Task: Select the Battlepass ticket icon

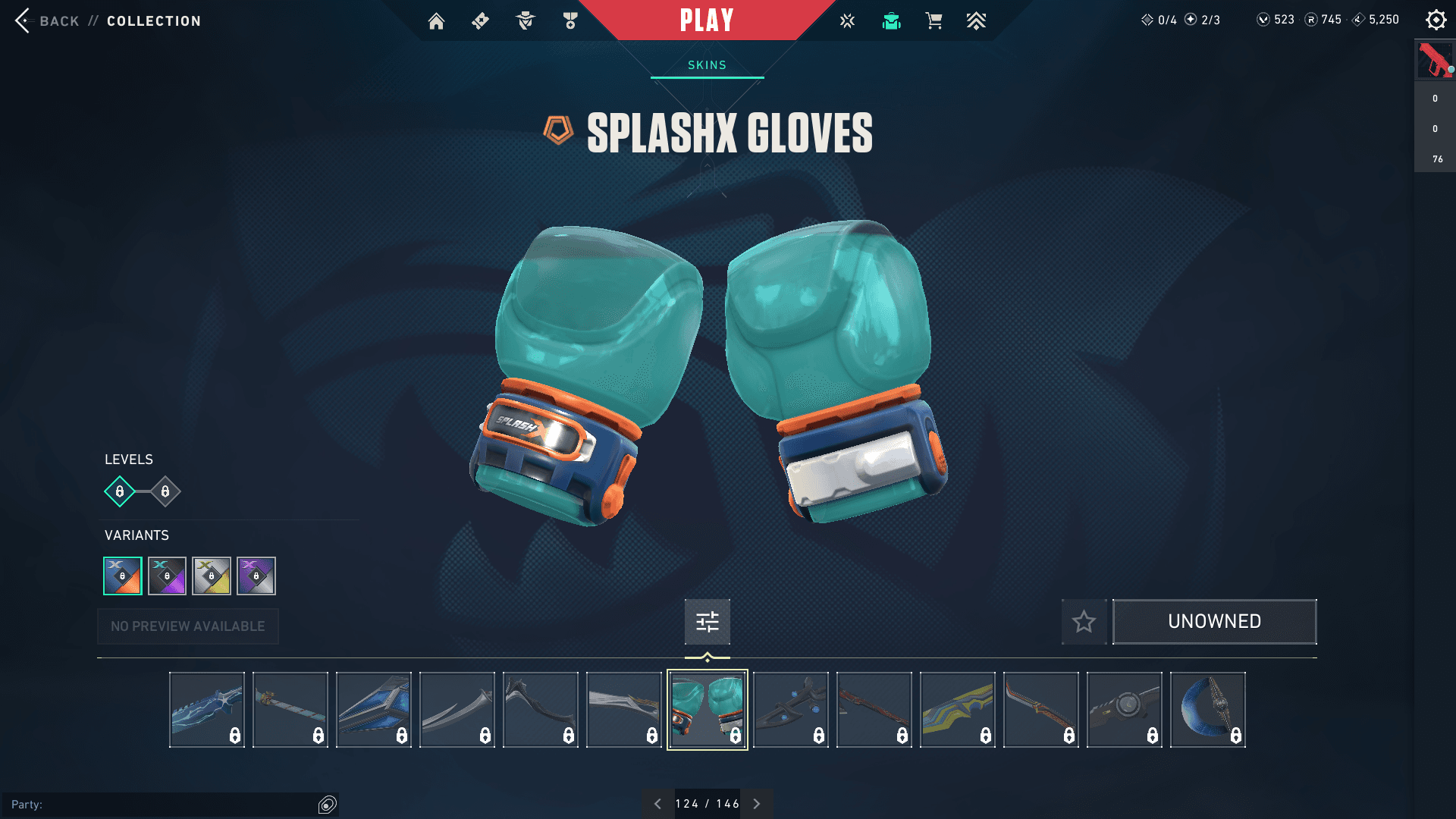Action: pos(479,20)
